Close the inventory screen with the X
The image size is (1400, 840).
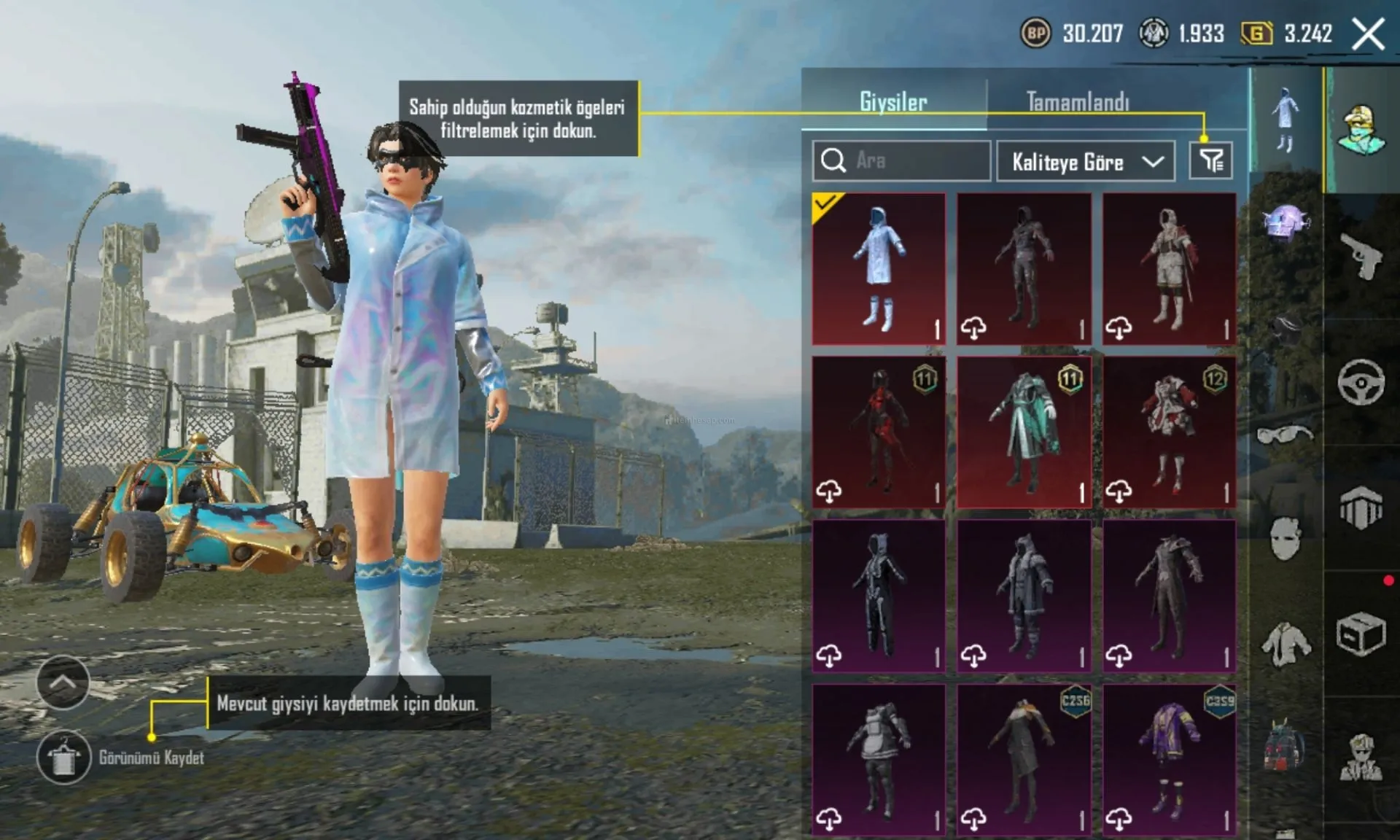pyautogui.click(x=1368, y=34)
